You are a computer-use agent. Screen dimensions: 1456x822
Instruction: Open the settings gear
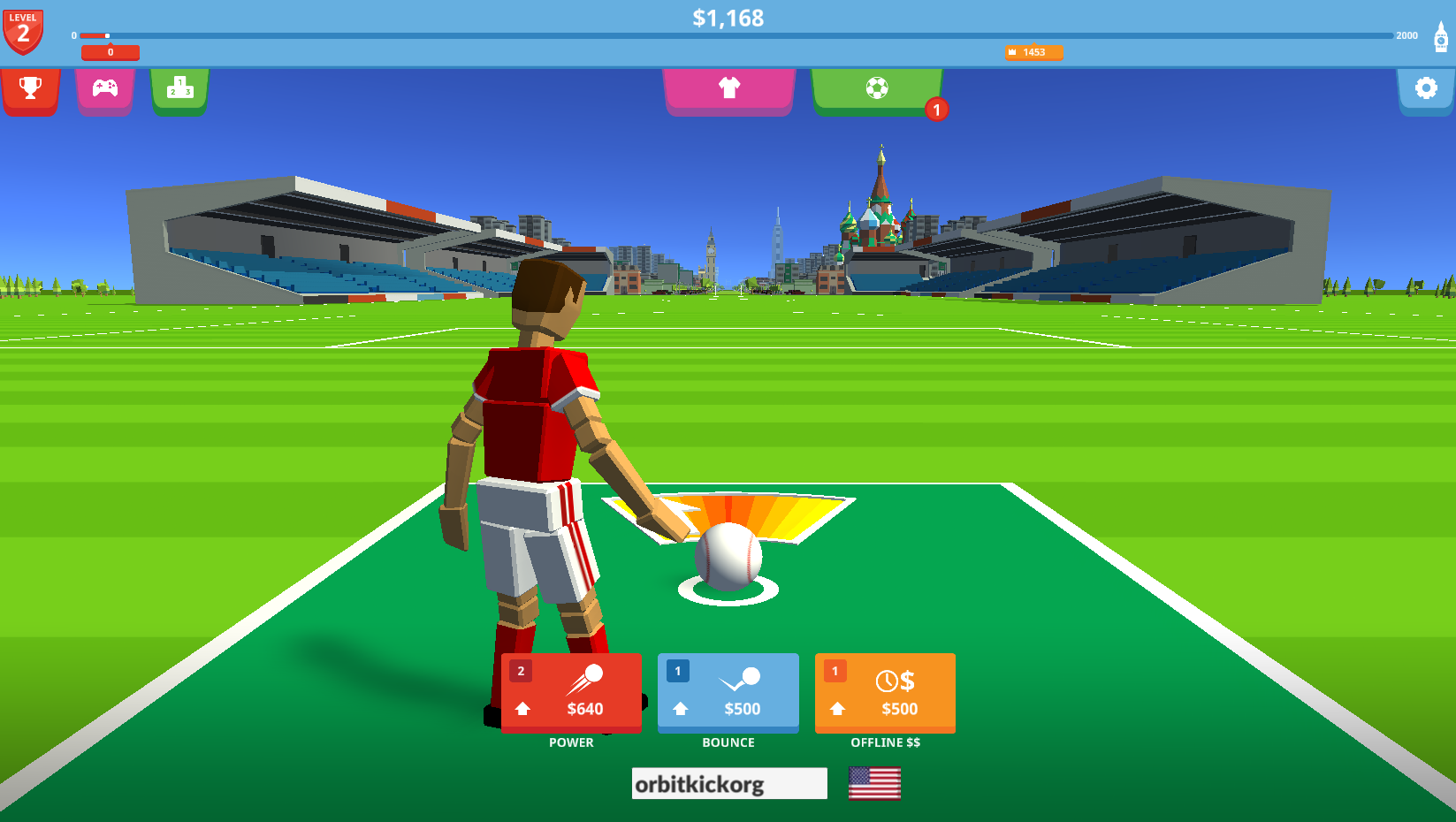(x=1425, y=88)
